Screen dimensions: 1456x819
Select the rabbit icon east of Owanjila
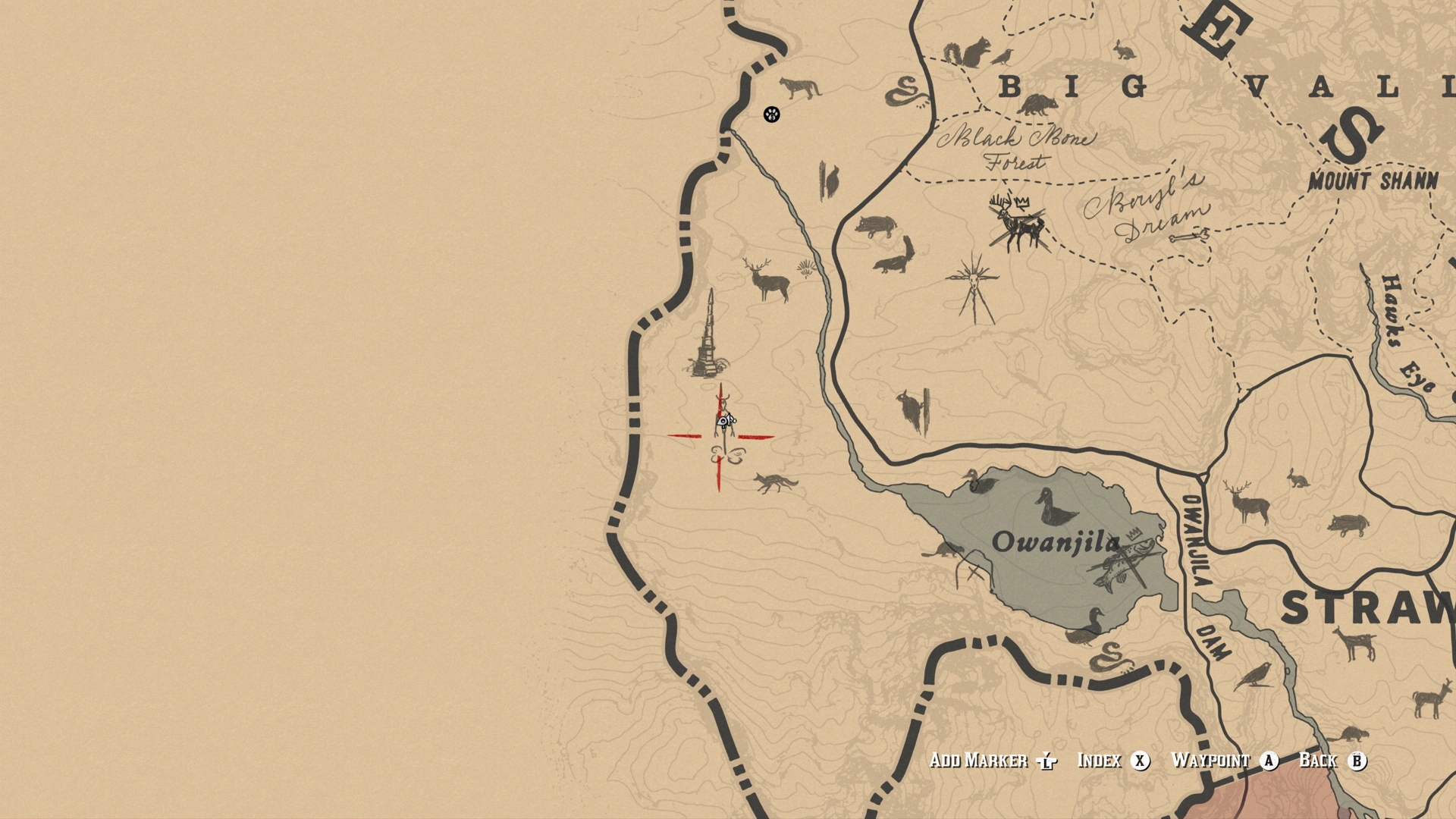pos(1298,479)
